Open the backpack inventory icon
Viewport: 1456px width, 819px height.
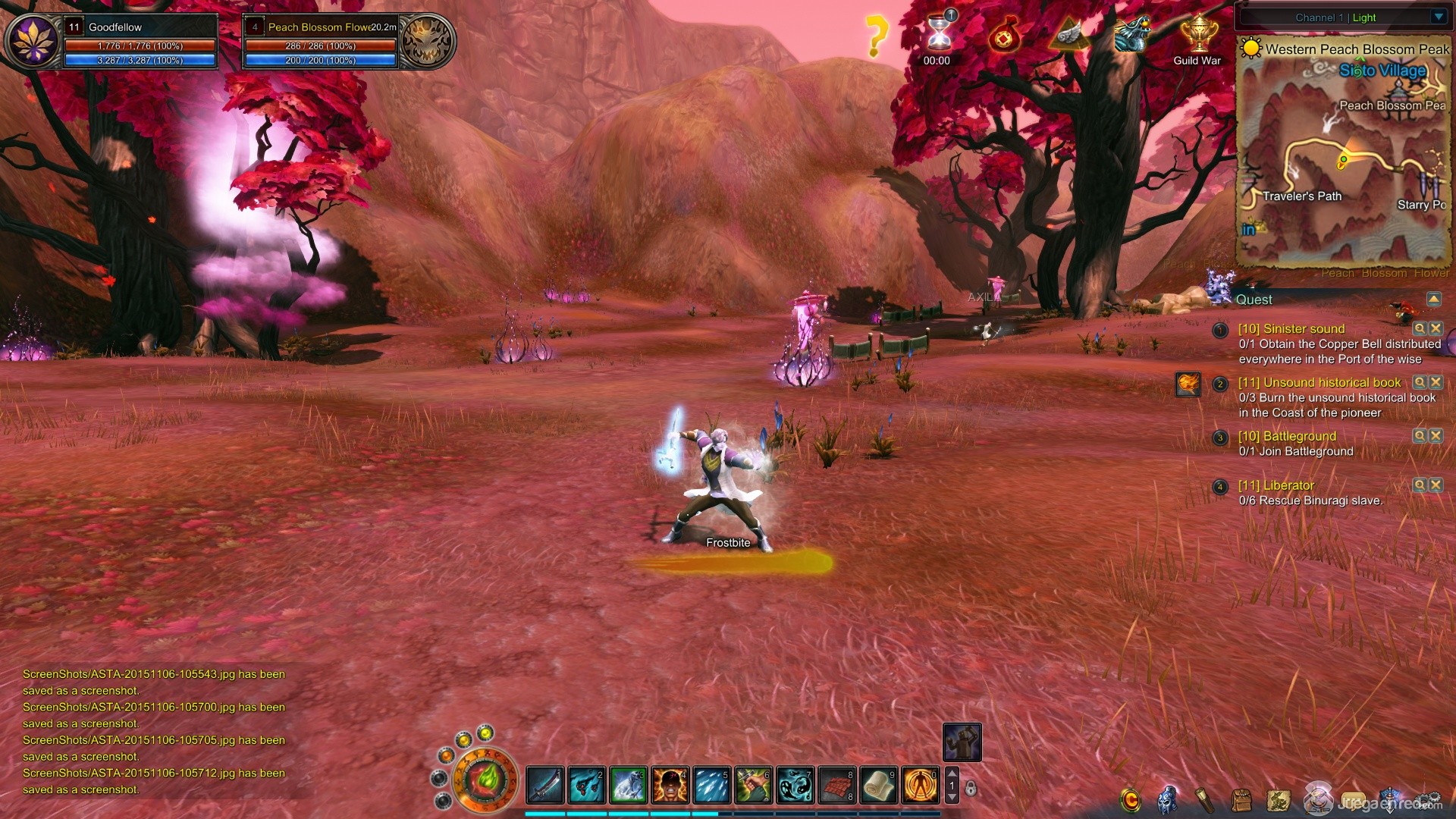click(x=1241, y=800)
